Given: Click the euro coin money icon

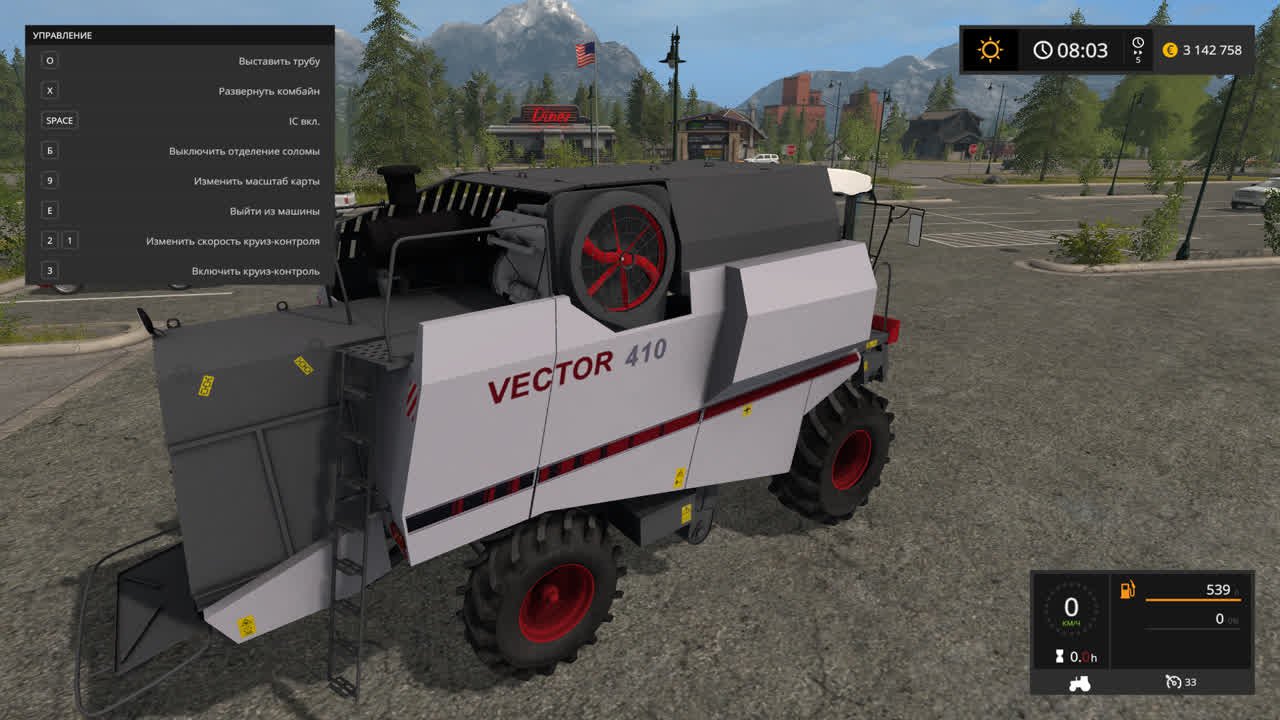Looking at the screenshot, I should pyautogui.click(x=1170, y=50).
